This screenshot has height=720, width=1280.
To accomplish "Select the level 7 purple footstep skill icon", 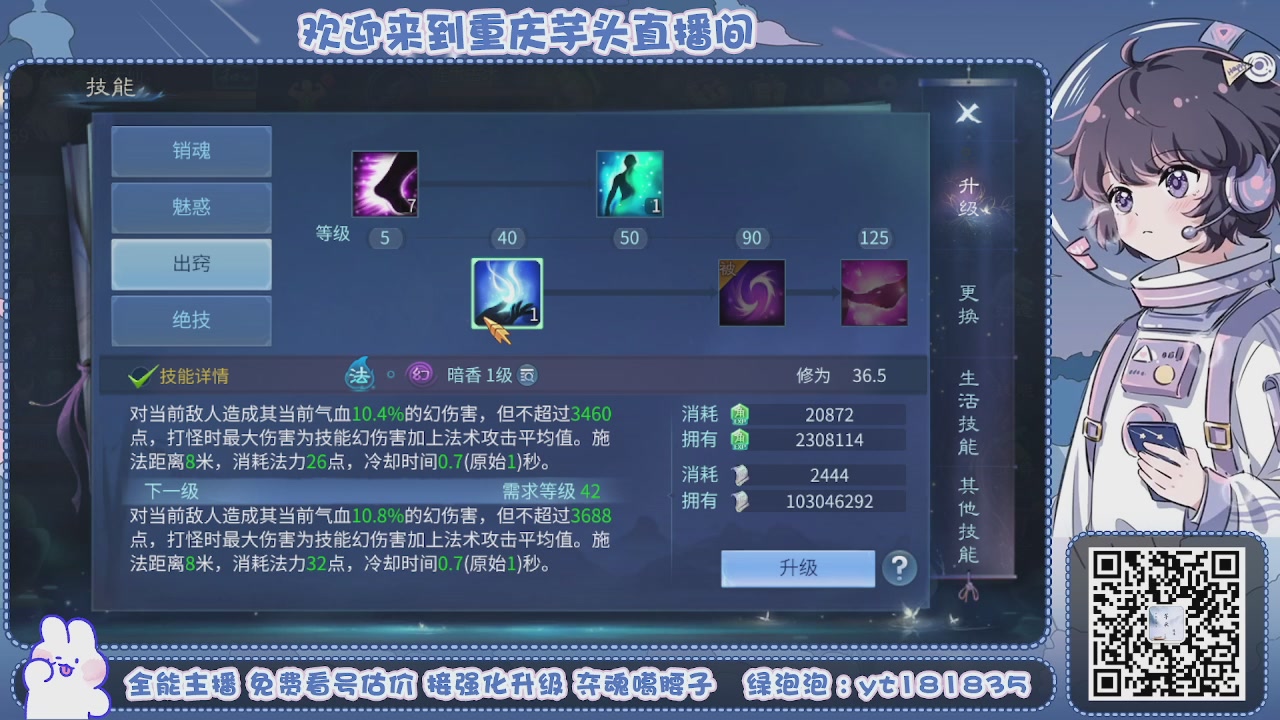I will click(x=383, y=183).
